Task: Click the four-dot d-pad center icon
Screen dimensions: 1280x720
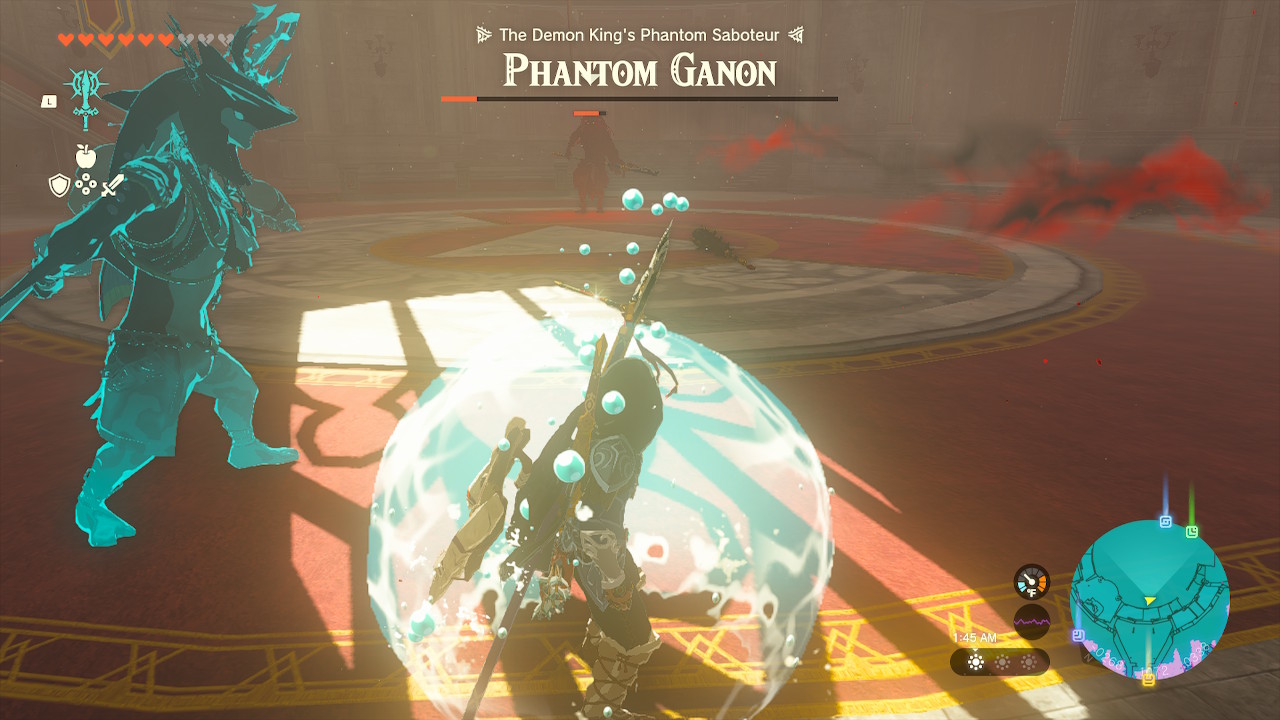Action: click(85, 185)
